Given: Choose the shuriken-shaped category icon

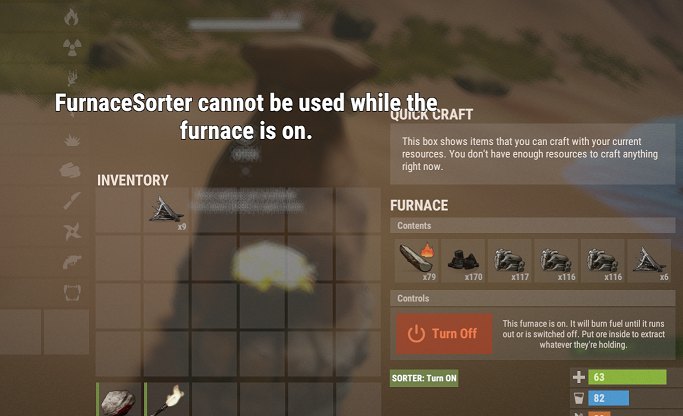Looking at the screenshot, I should point(71,232).
